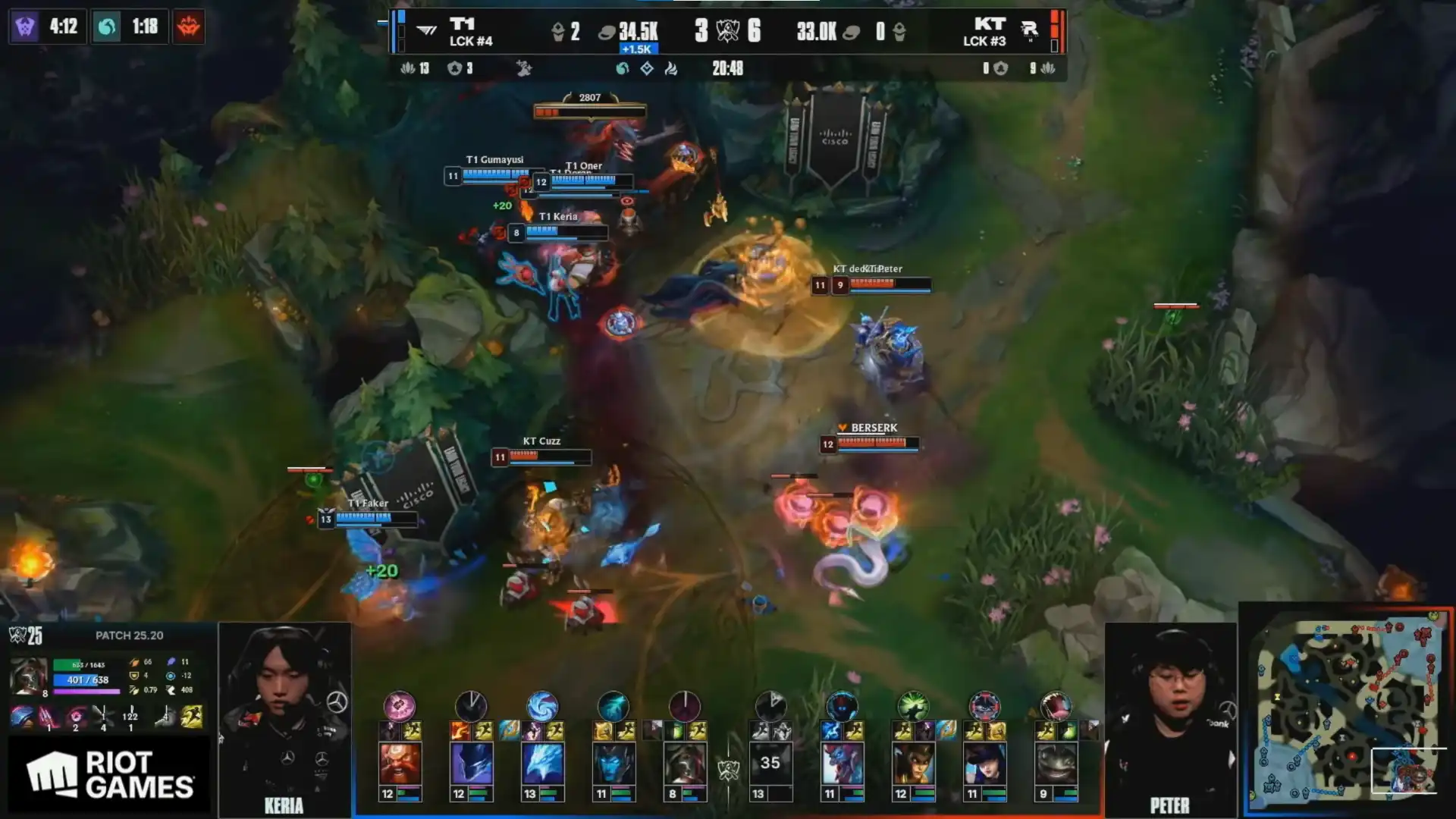Click the selected champion portrait in the stats panel
The height and width of the screenshot is (819, 1456).
(28, 676)
